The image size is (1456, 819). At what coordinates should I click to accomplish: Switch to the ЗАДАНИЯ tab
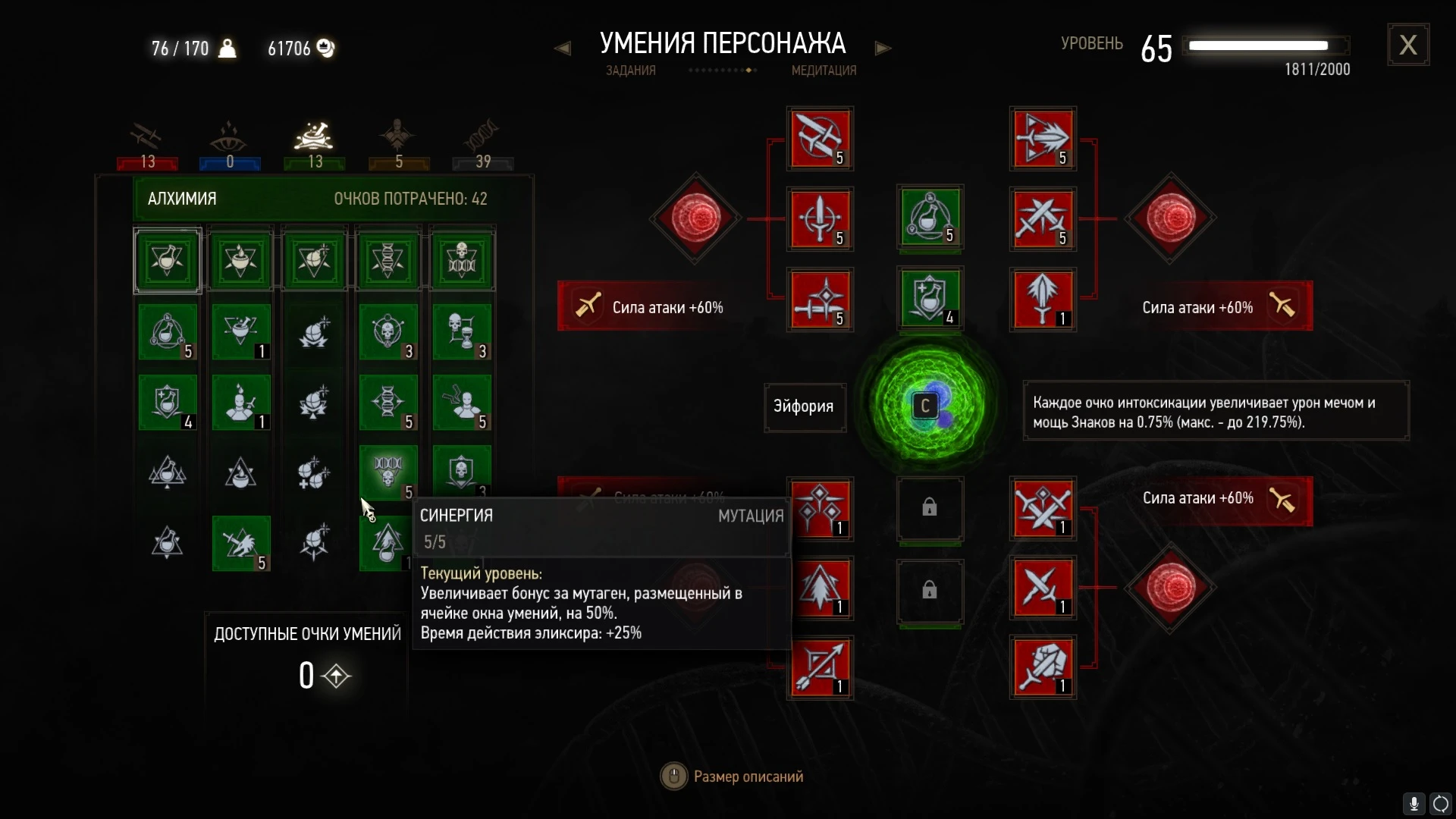(630, 70)
